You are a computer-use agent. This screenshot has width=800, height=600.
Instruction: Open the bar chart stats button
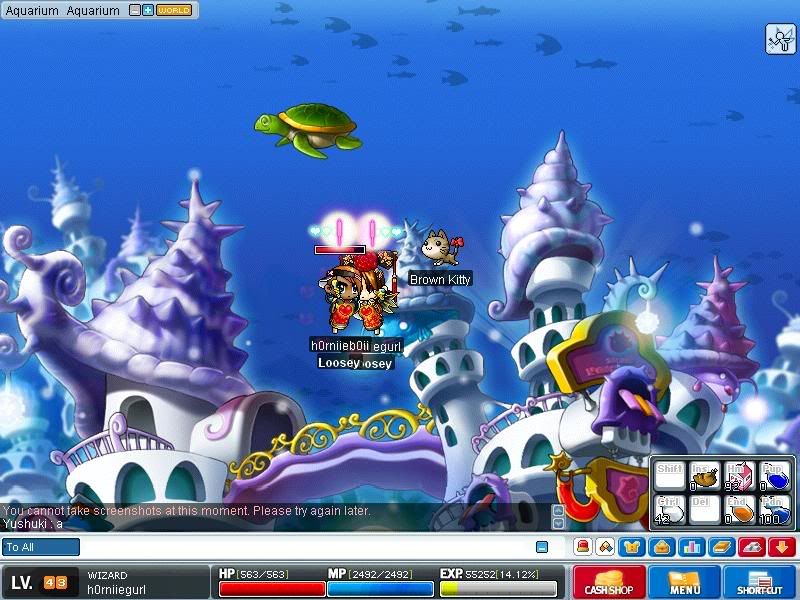point(691,547)
